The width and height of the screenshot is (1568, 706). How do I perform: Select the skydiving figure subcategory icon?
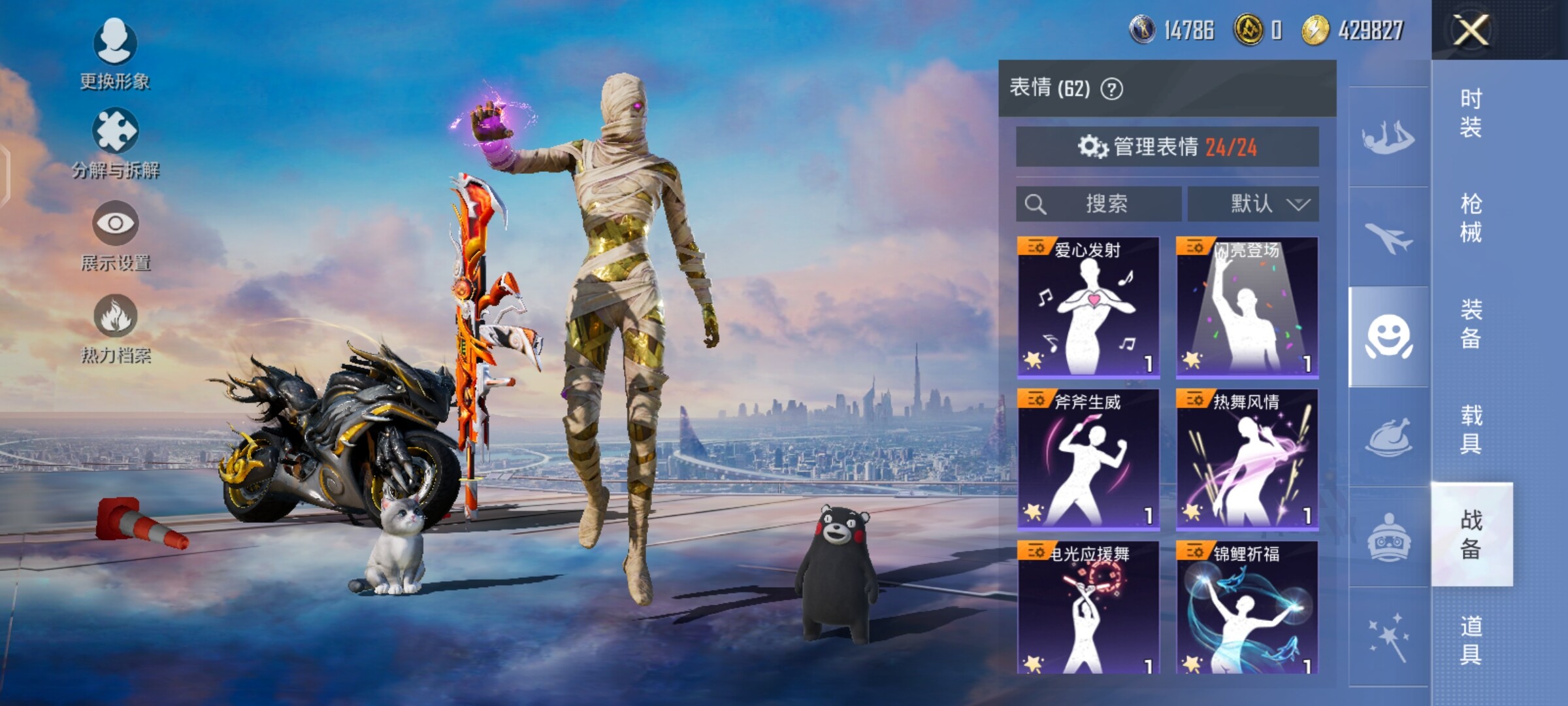pyautogui.click(x=1388, y=137)
